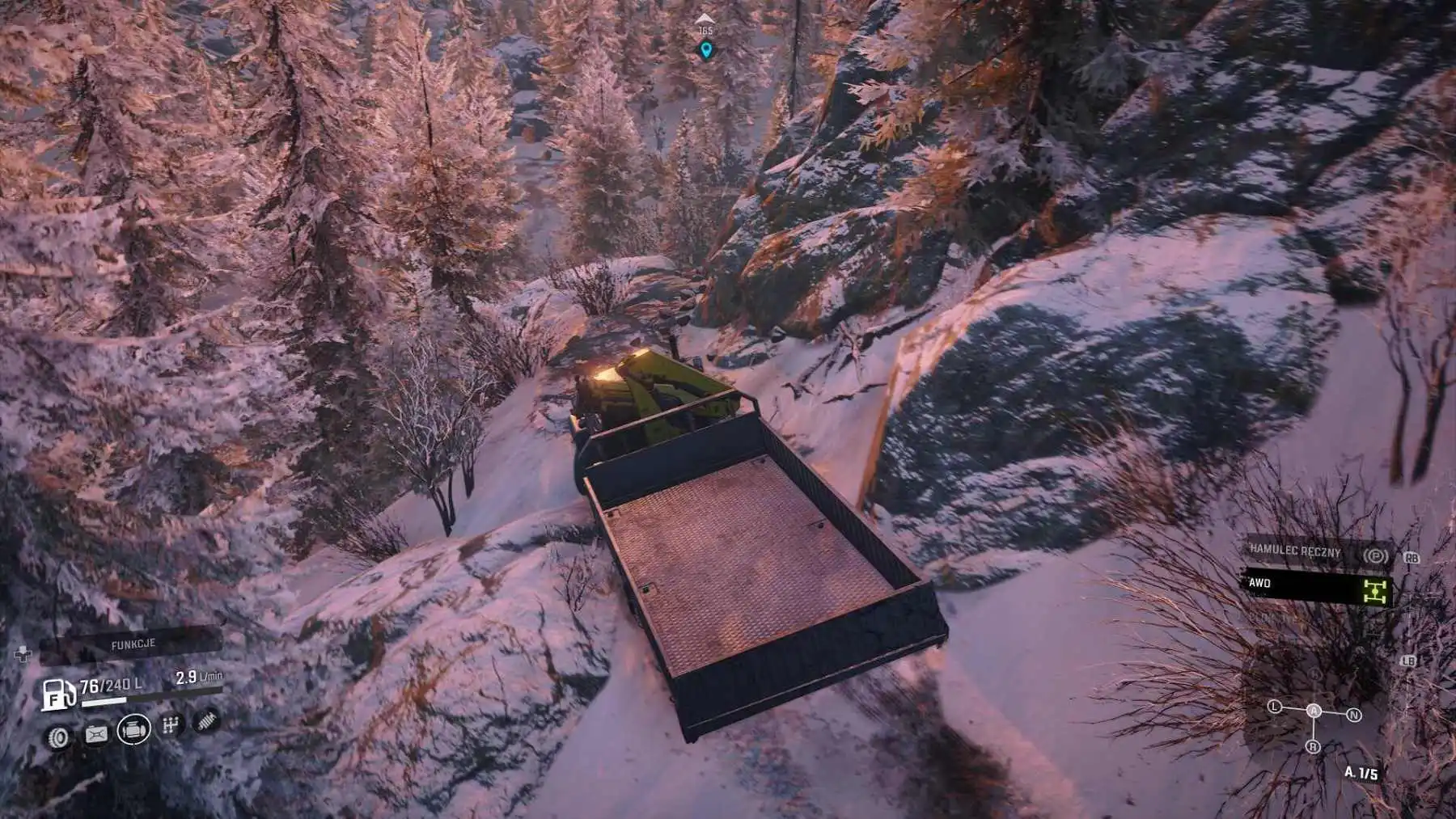
Task: Select the crossed-box status icon beside the tire
Action: 96,735
